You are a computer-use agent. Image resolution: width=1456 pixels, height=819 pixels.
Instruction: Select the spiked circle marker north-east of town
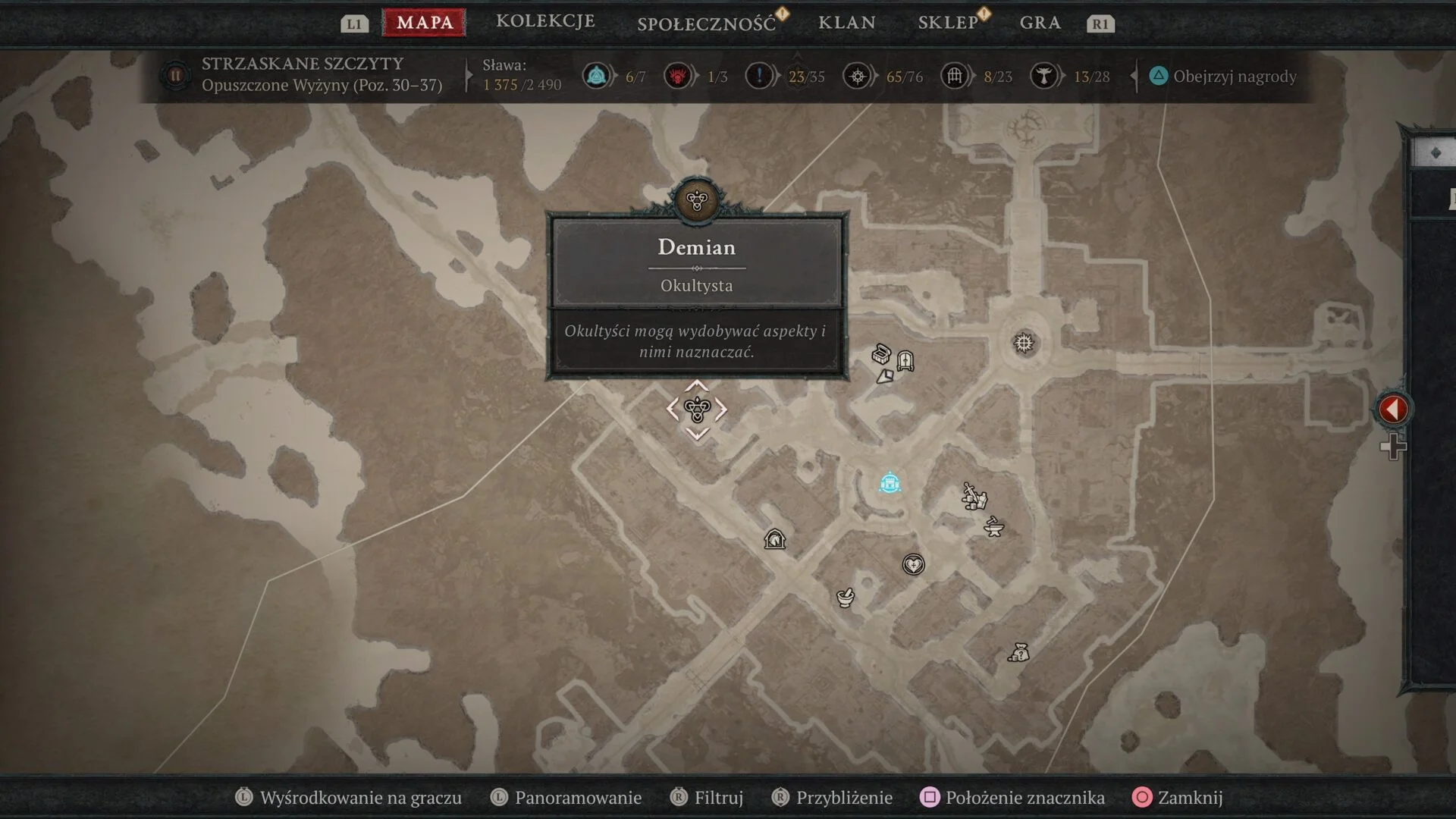(x=1024, y=344)
